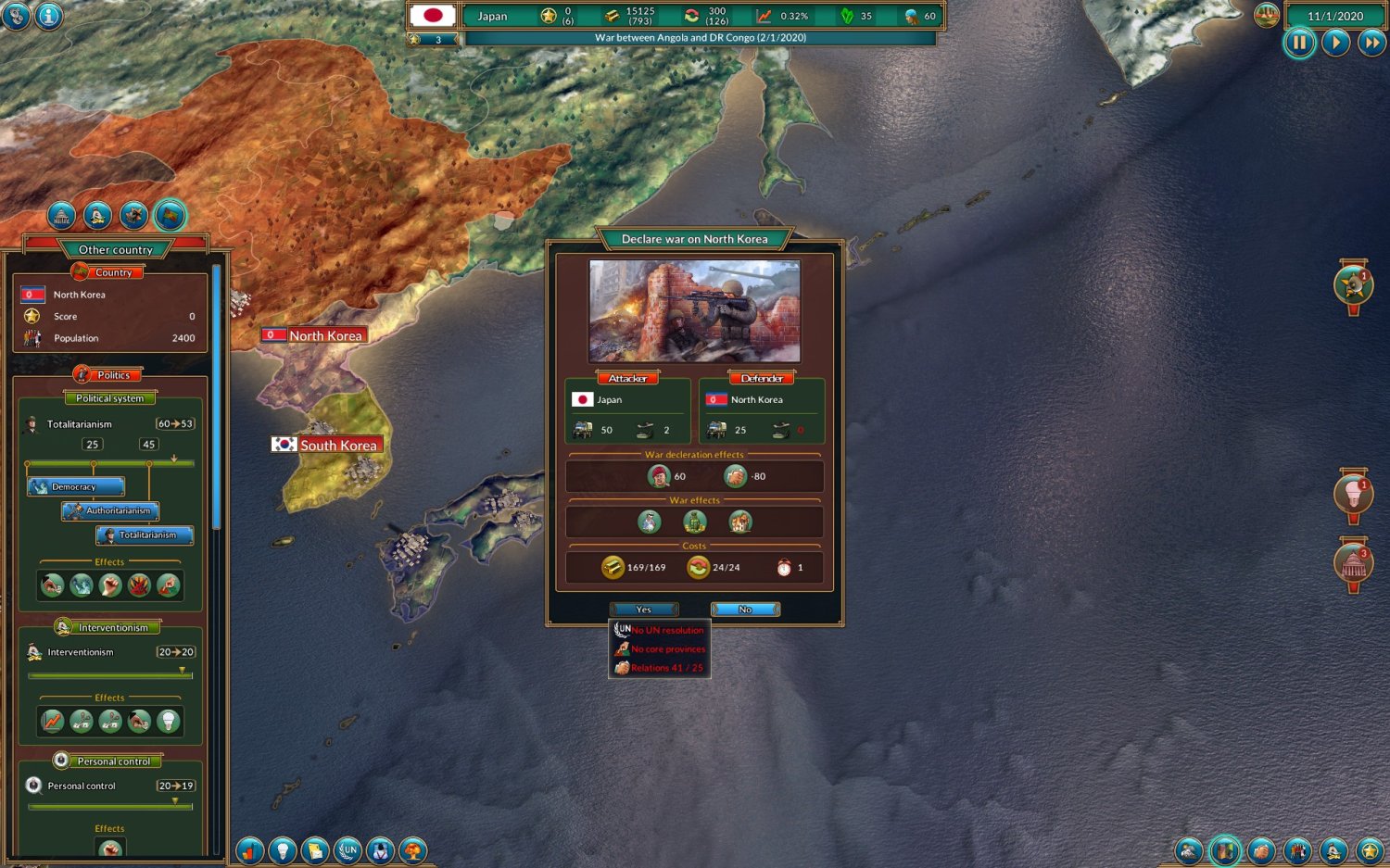Pick the Totalitarianism political system
Screen dimensions: 1390x868
[x=145, y=535]
